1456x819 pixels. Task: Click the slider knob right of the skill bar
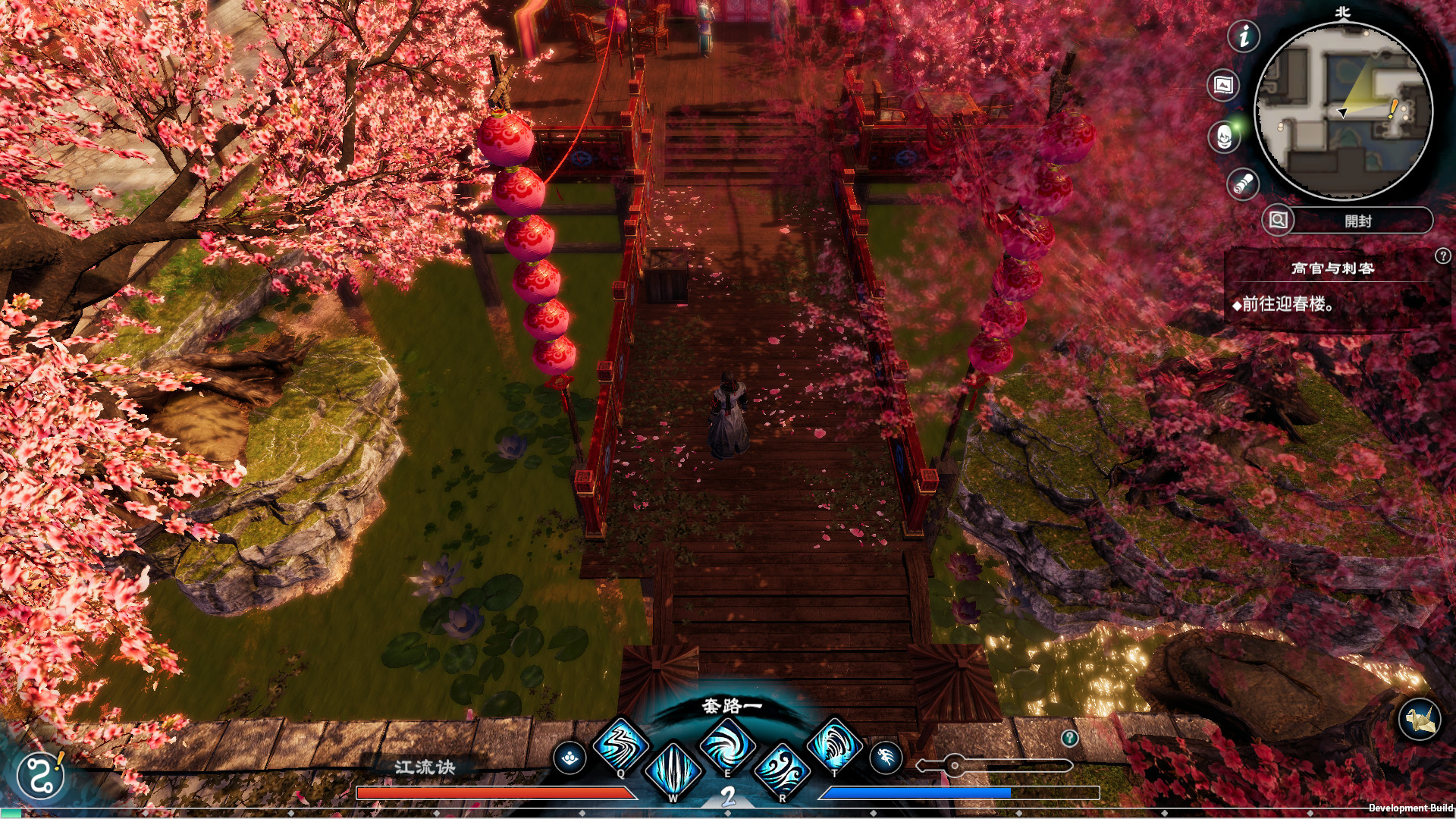tap(954, 765)
